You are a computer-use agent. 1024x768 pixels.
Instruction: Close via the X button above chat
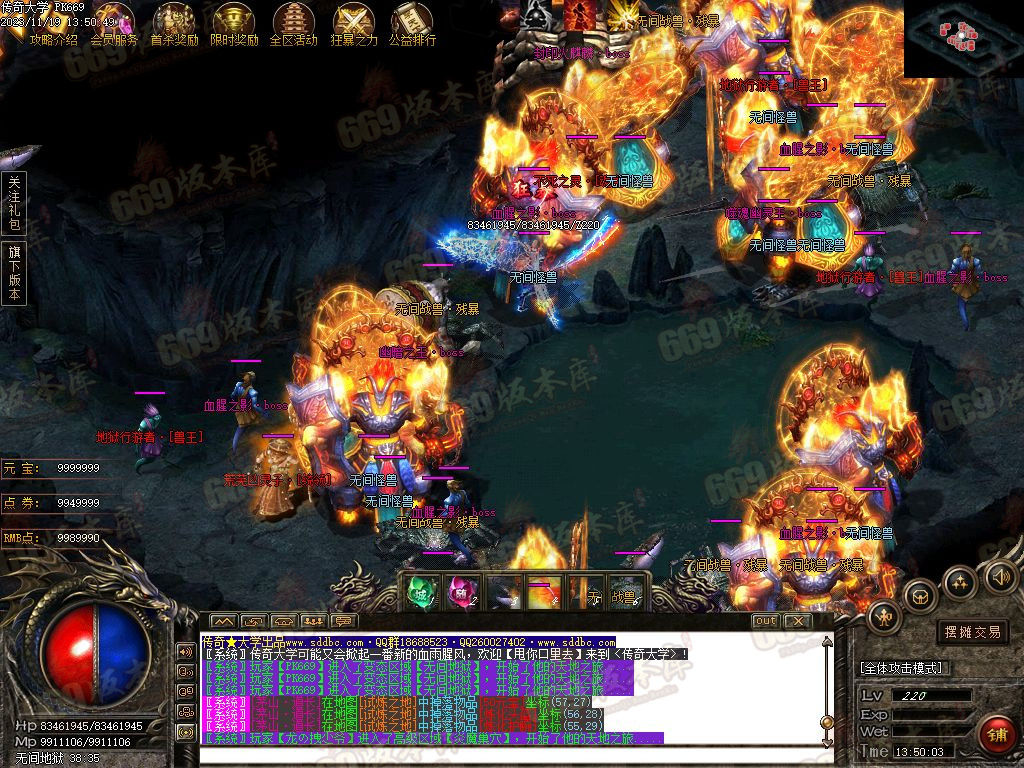click(x=796, y=620)
